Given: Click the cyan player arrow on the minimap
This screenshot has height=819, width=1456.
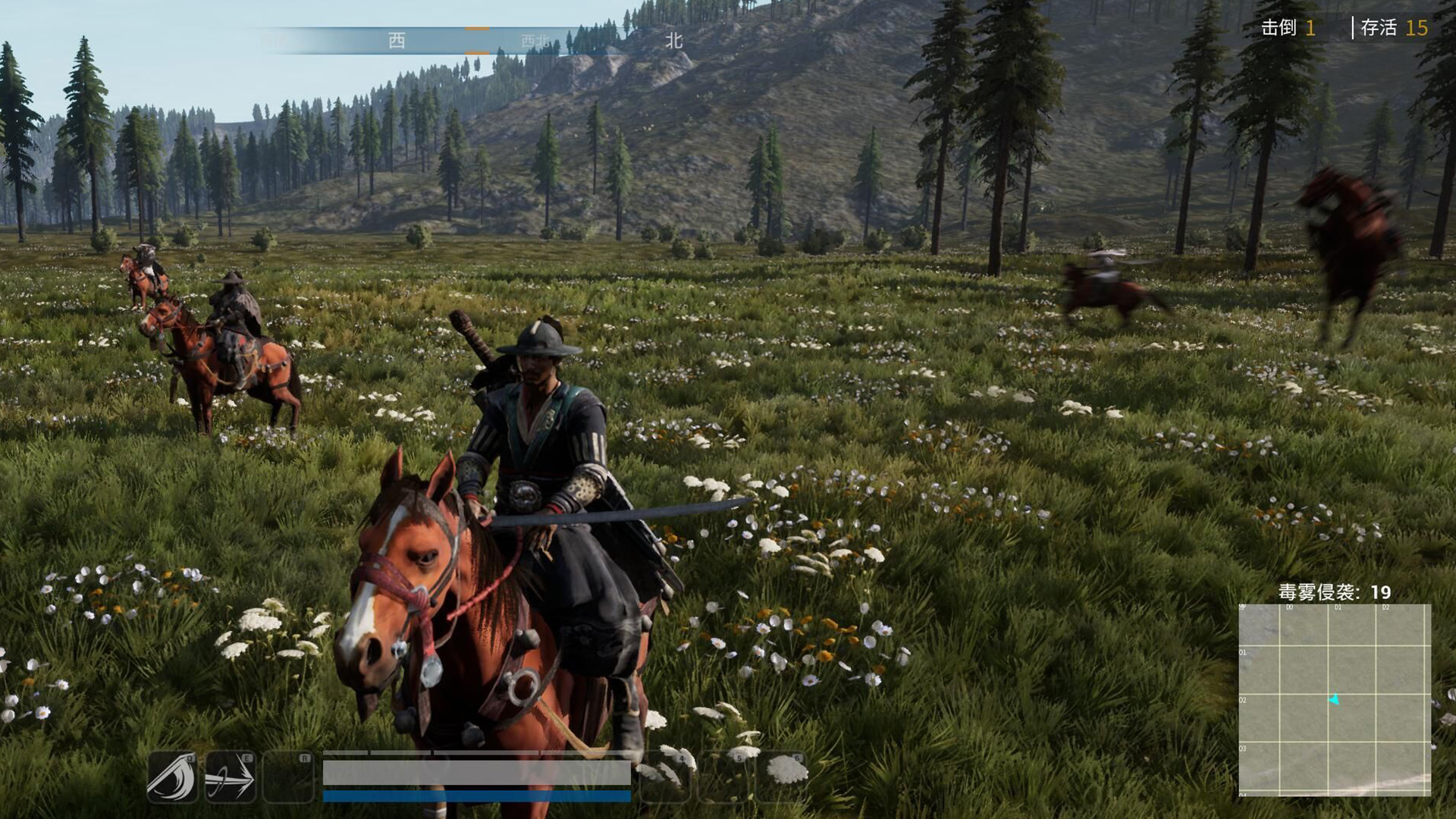Looking at the screenshot, I should (1333, 700).
